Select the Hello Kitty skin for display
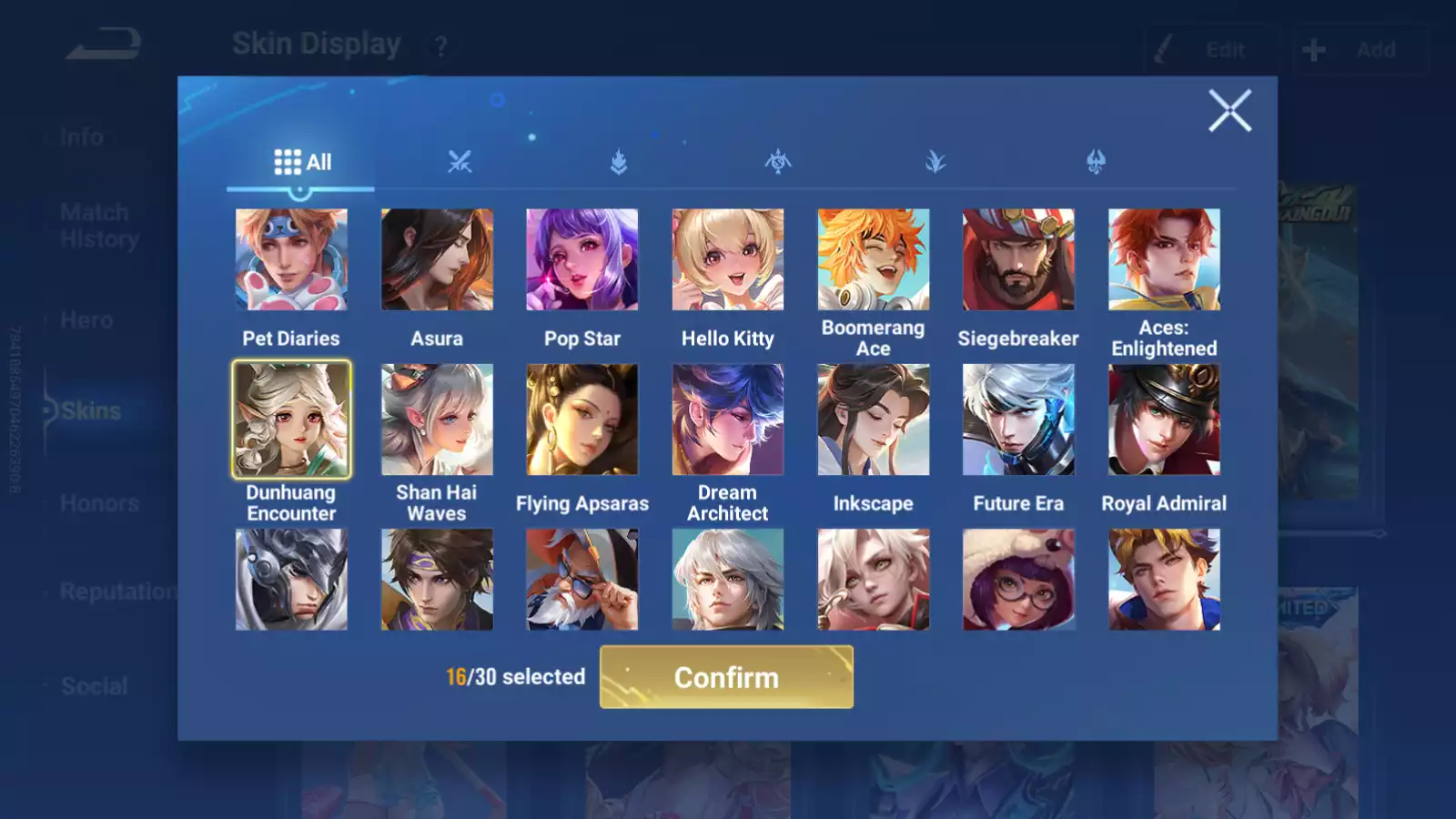Viewport: 1456px width, 819px height. click(727, 259)
